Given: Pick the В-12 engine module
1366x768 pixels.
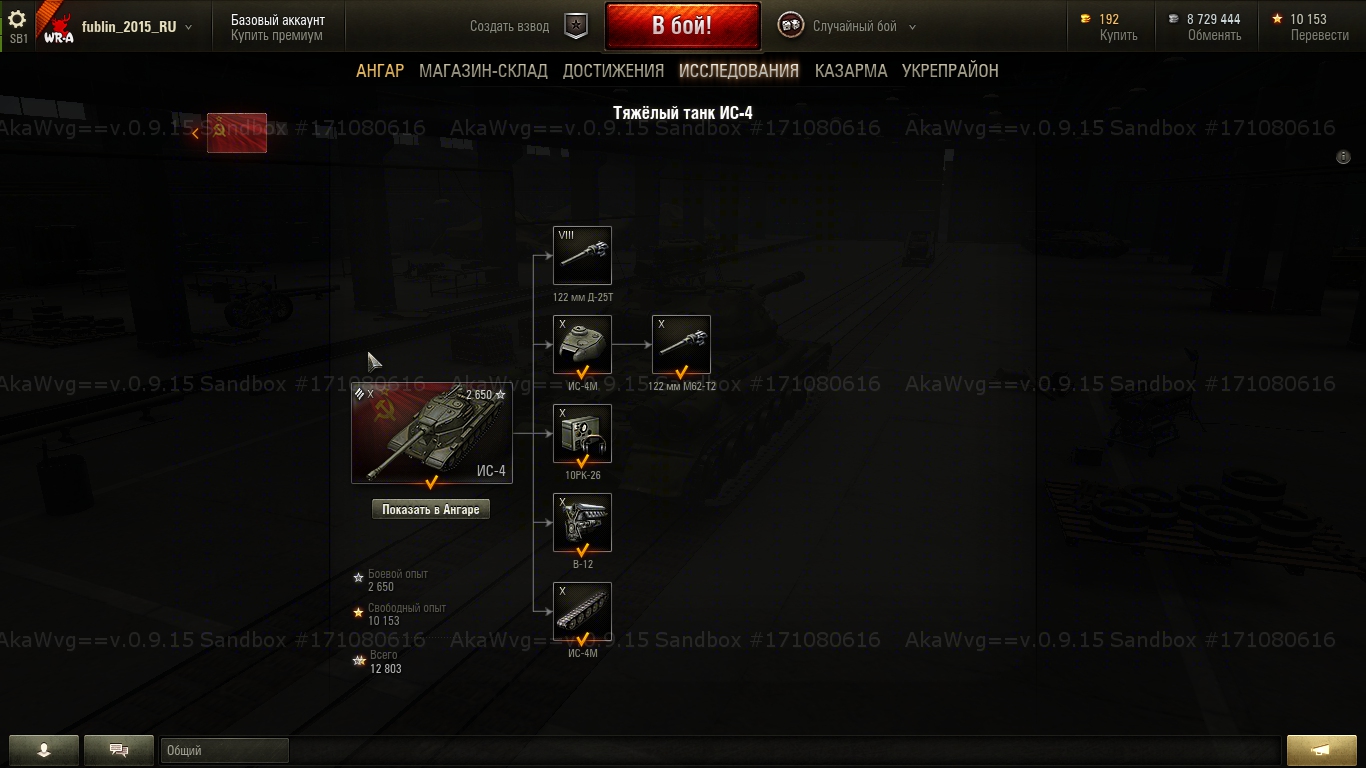Looking at the screenshot, I should [582, 523].
